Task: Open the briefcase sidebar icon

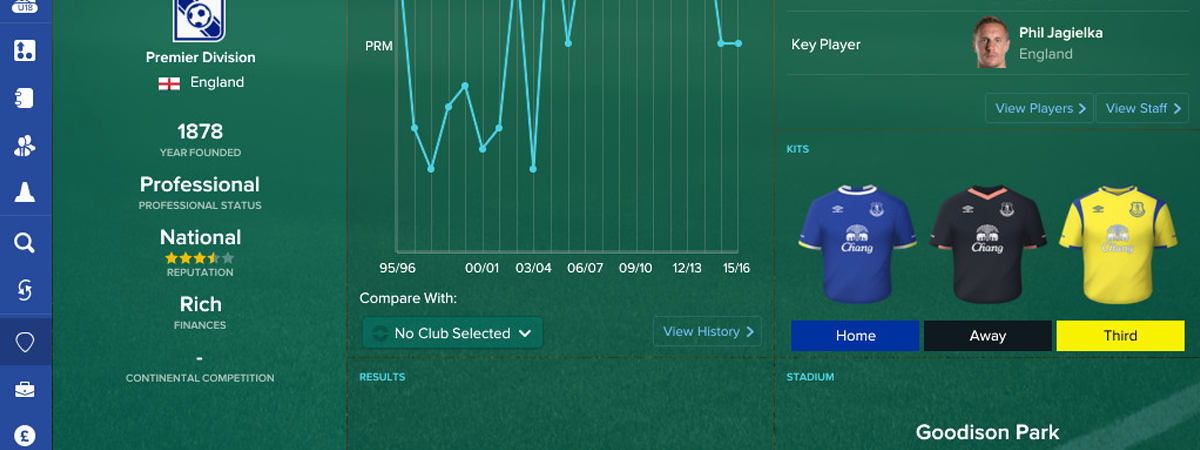Action: click(25, 390)
